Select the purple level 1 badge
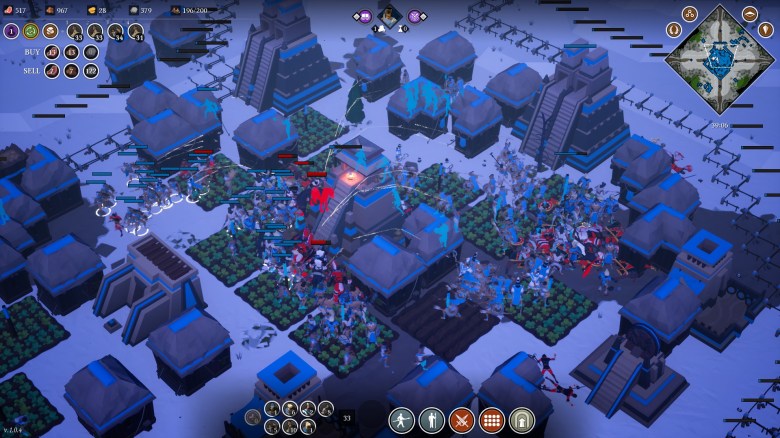 click(x=11, y=31)
